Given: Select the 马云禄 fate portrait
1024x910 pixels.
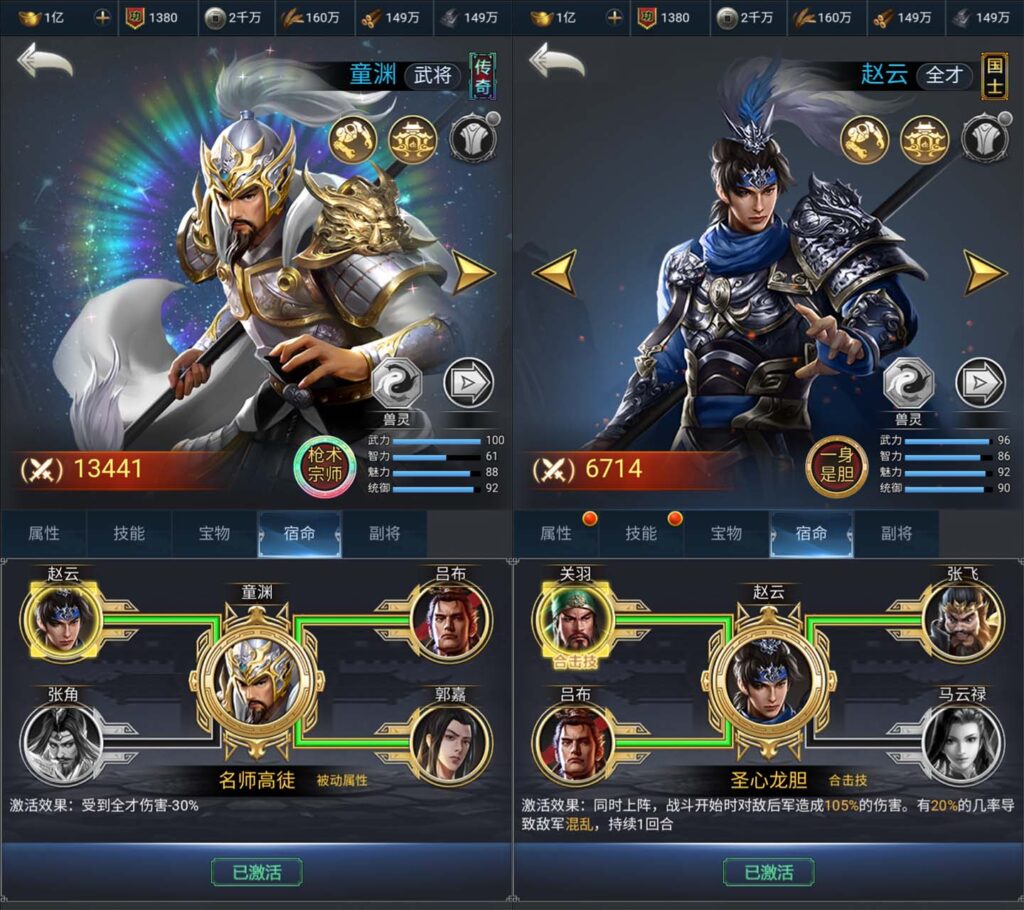Looking at the screenshot, I should pyautogui.click(x=961, y=741).
